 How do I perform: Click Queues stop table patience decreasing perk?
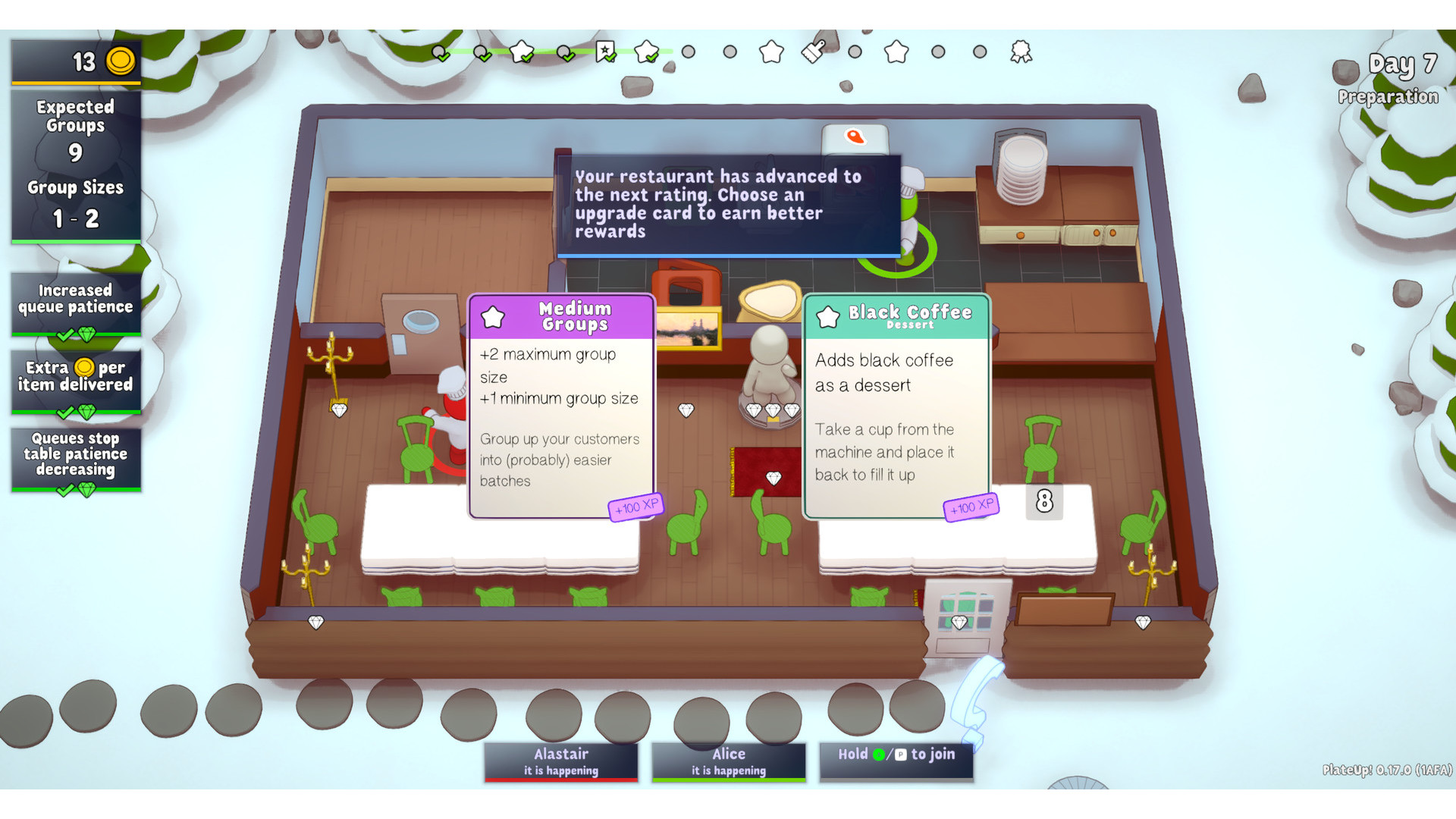(x=76, y=459)
